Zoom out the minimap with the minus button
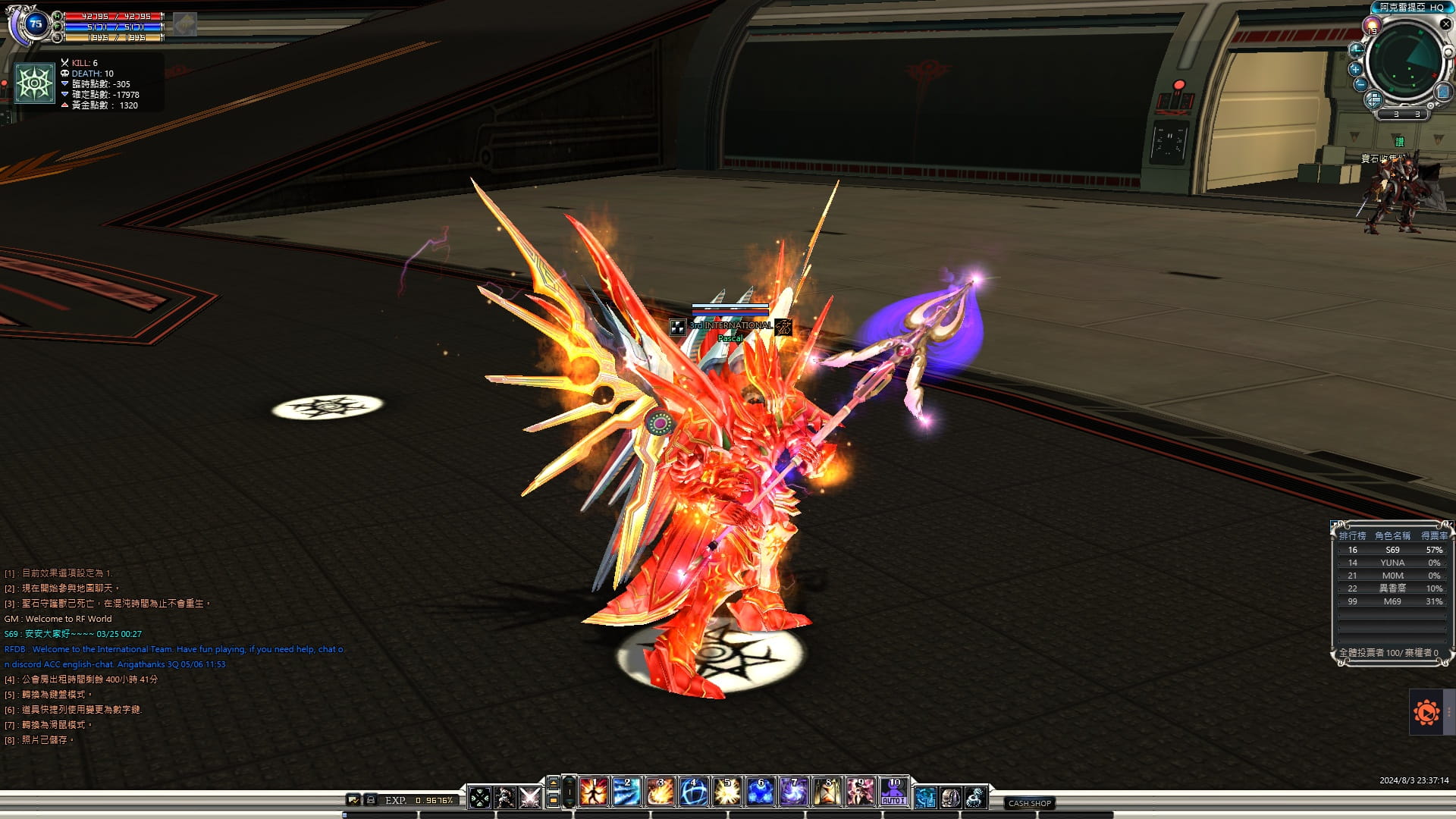Viewport: 1456px width, 819px height. point(1360,84)
